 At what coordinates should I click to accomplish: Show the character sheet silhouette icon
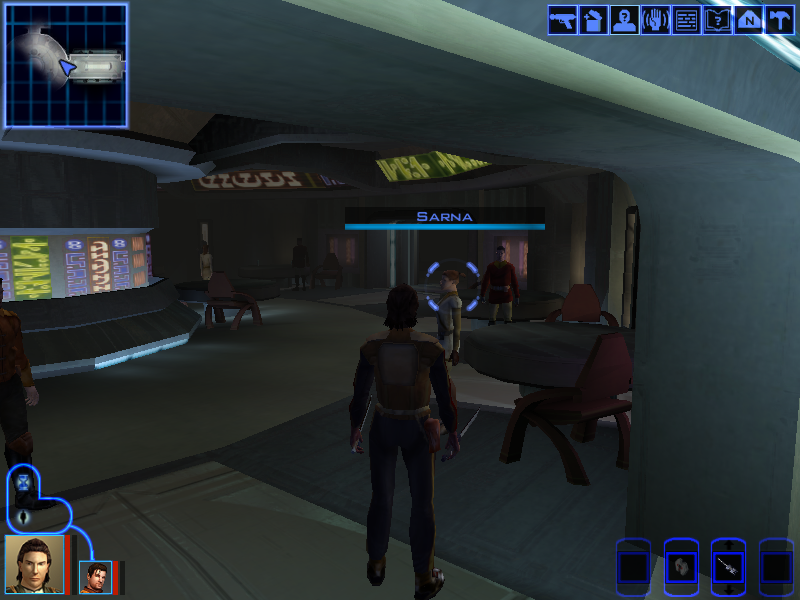(625, 20)
